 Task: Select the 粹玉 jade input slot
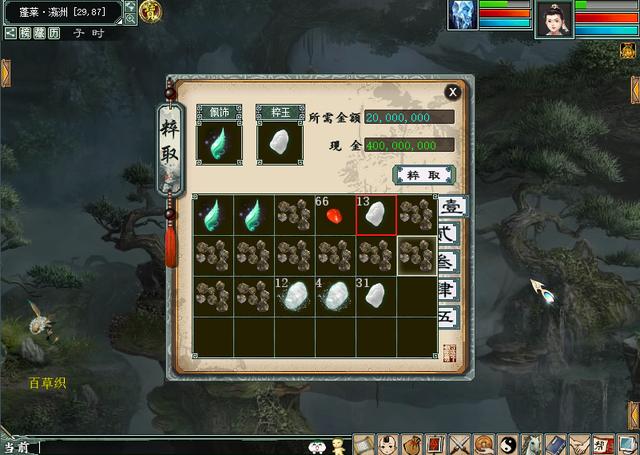[x=280, y=141]
